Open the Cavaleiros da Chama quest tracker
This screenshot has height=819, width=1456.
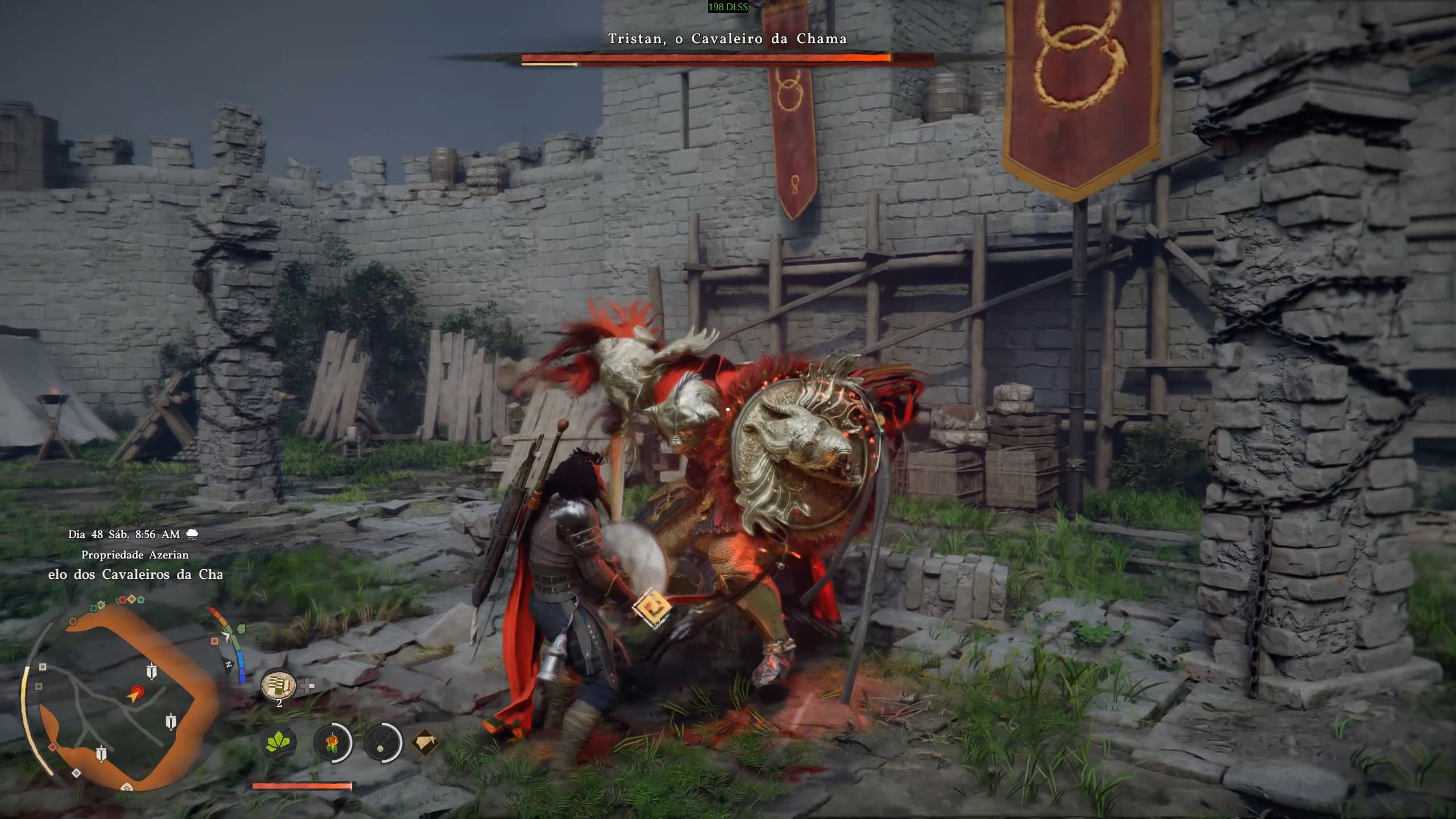tap(135, 574)
